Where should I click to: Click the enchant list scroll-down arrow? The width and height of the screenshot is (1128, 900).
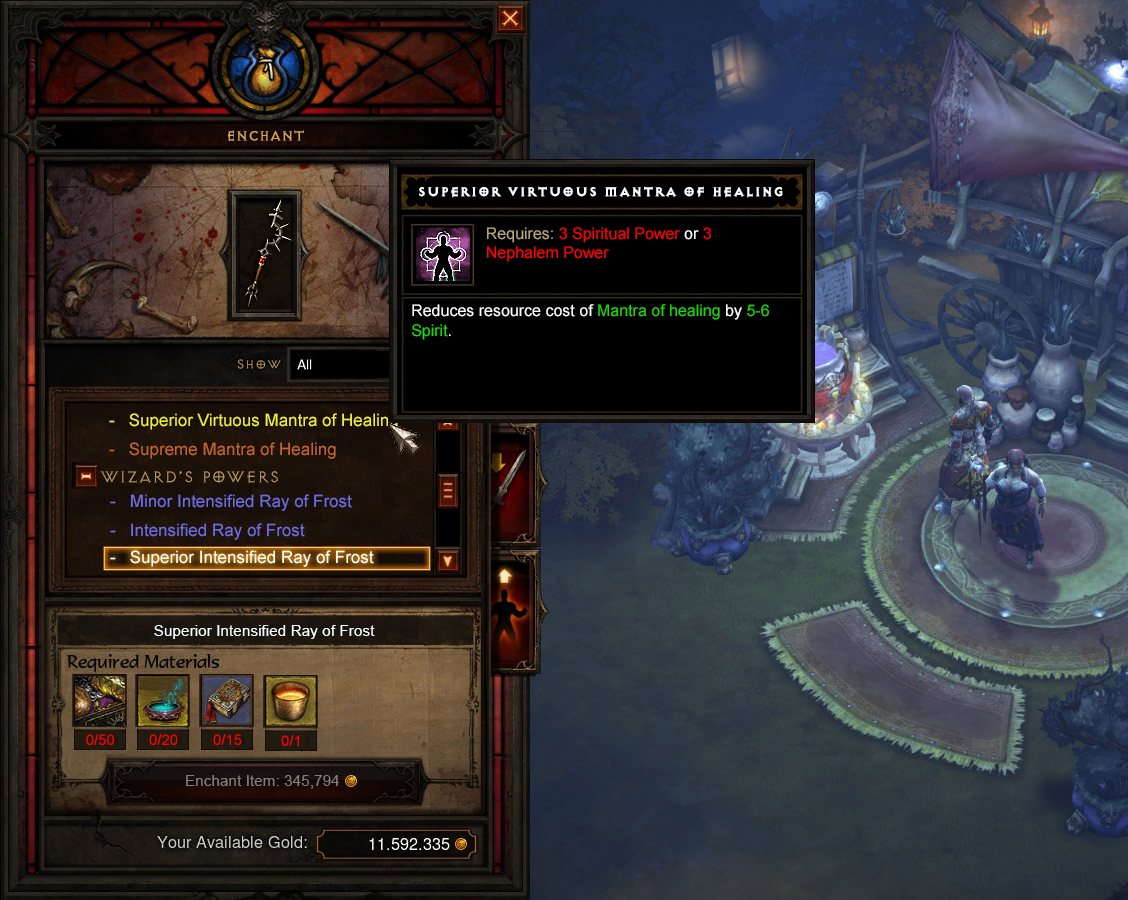click(448, 561)
